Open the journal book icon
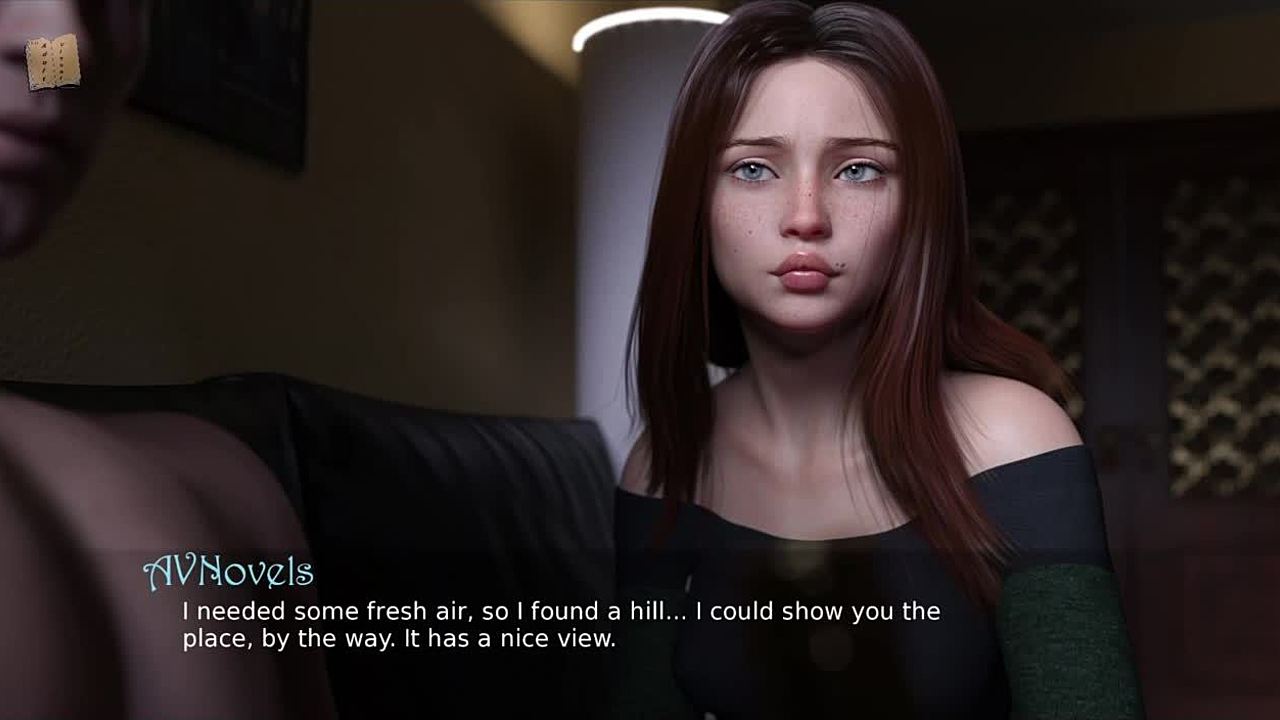This screenshot has height=720, width=1280. [52, 62]
